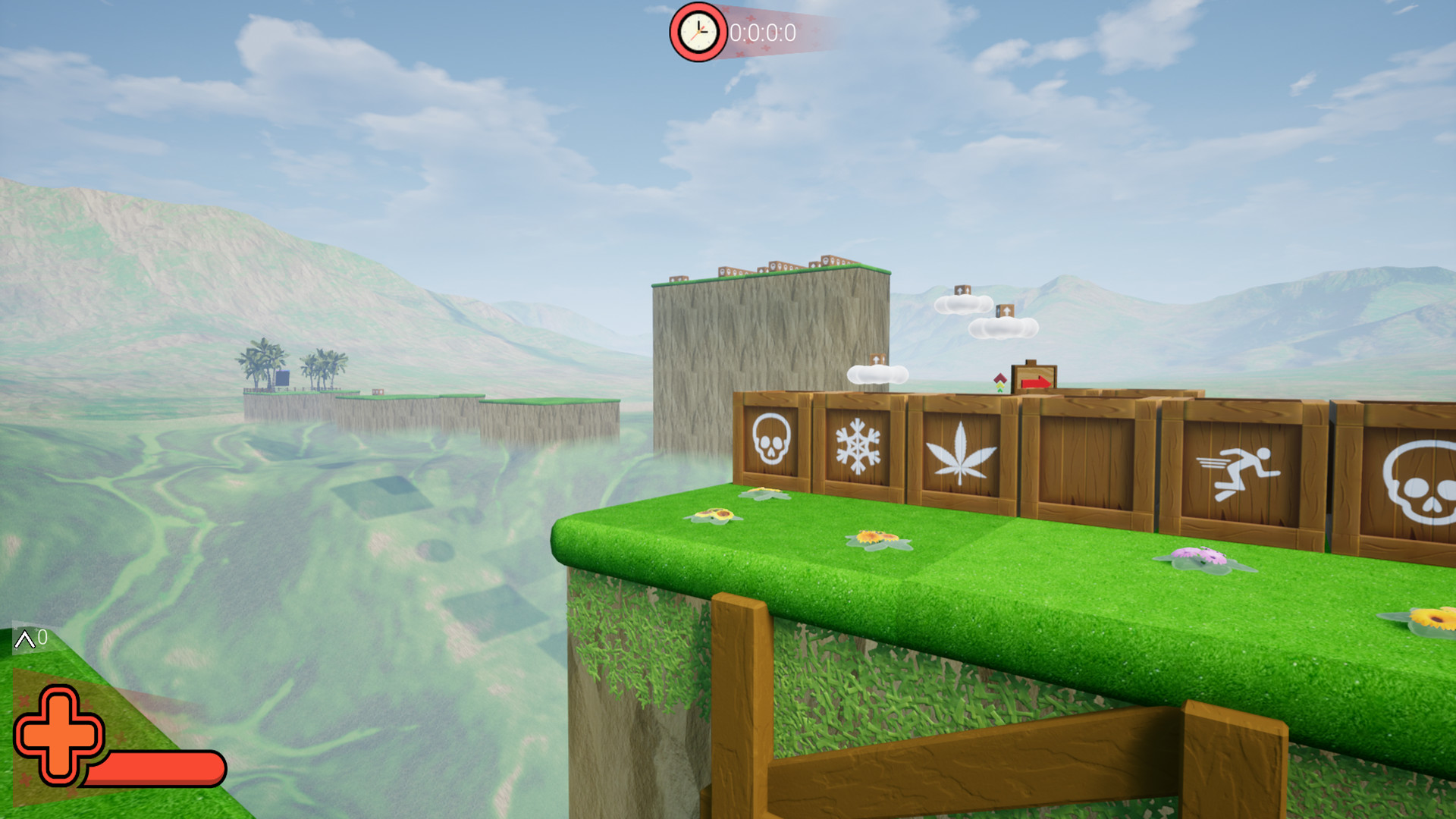This screenshot has height=819, width=1456.
Task: Toggle the up-arrow crate above the left cloud
Action: (x=877, y=359)
